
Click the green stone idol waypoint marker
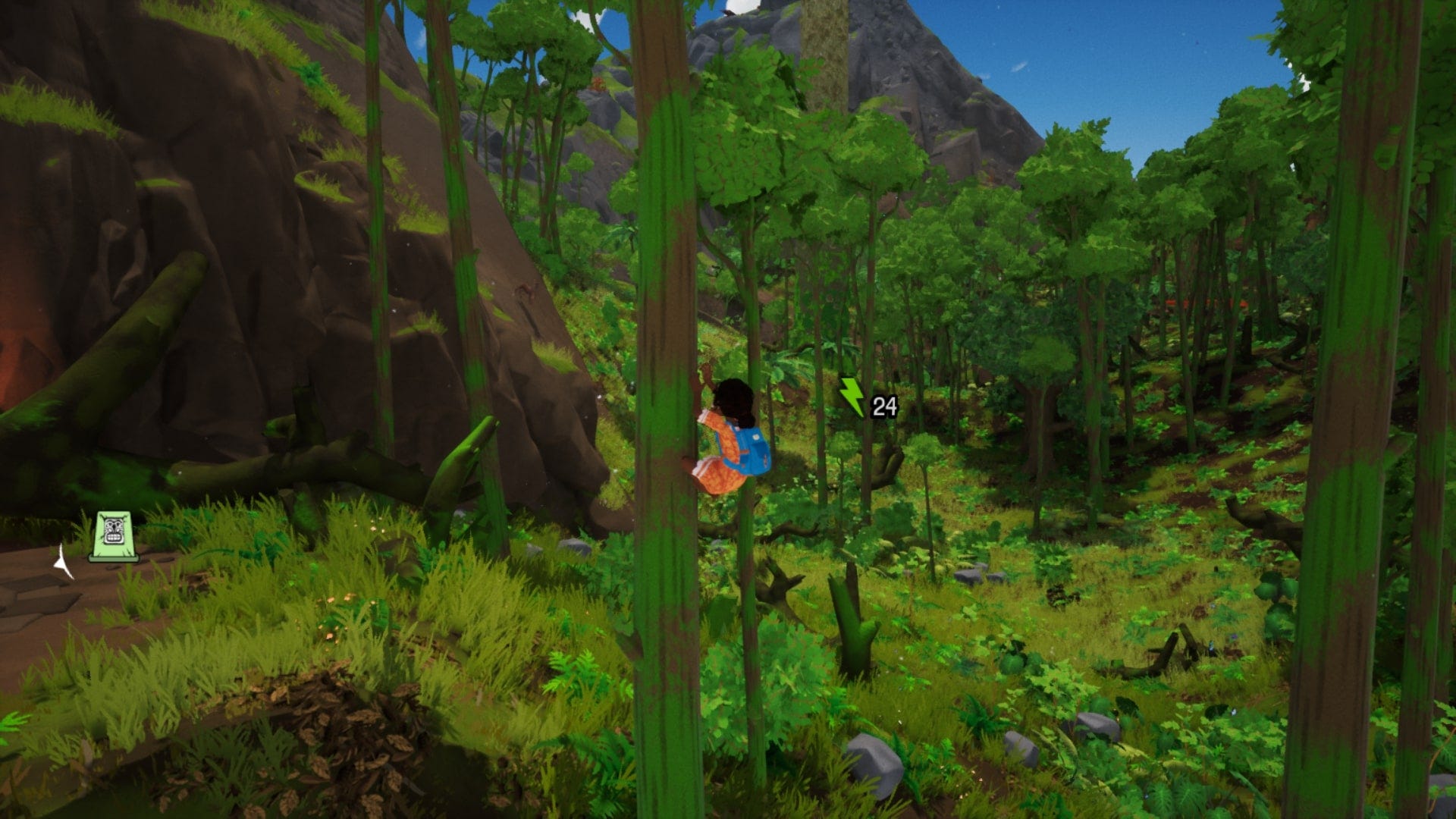pyautogui.click(x=114, y=536)
